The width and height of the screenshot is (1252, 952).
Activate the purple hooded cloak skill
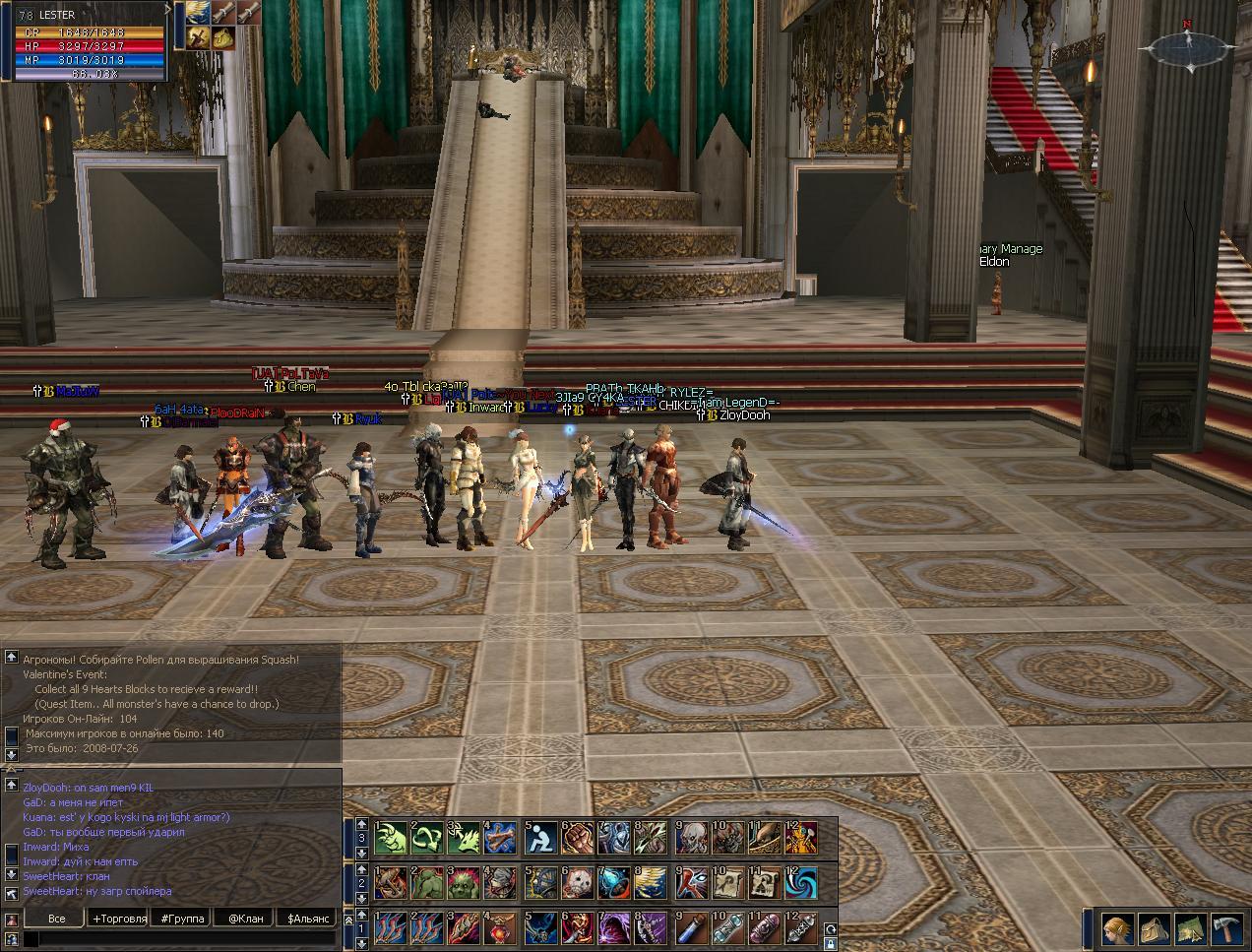[x=614, y=928]
